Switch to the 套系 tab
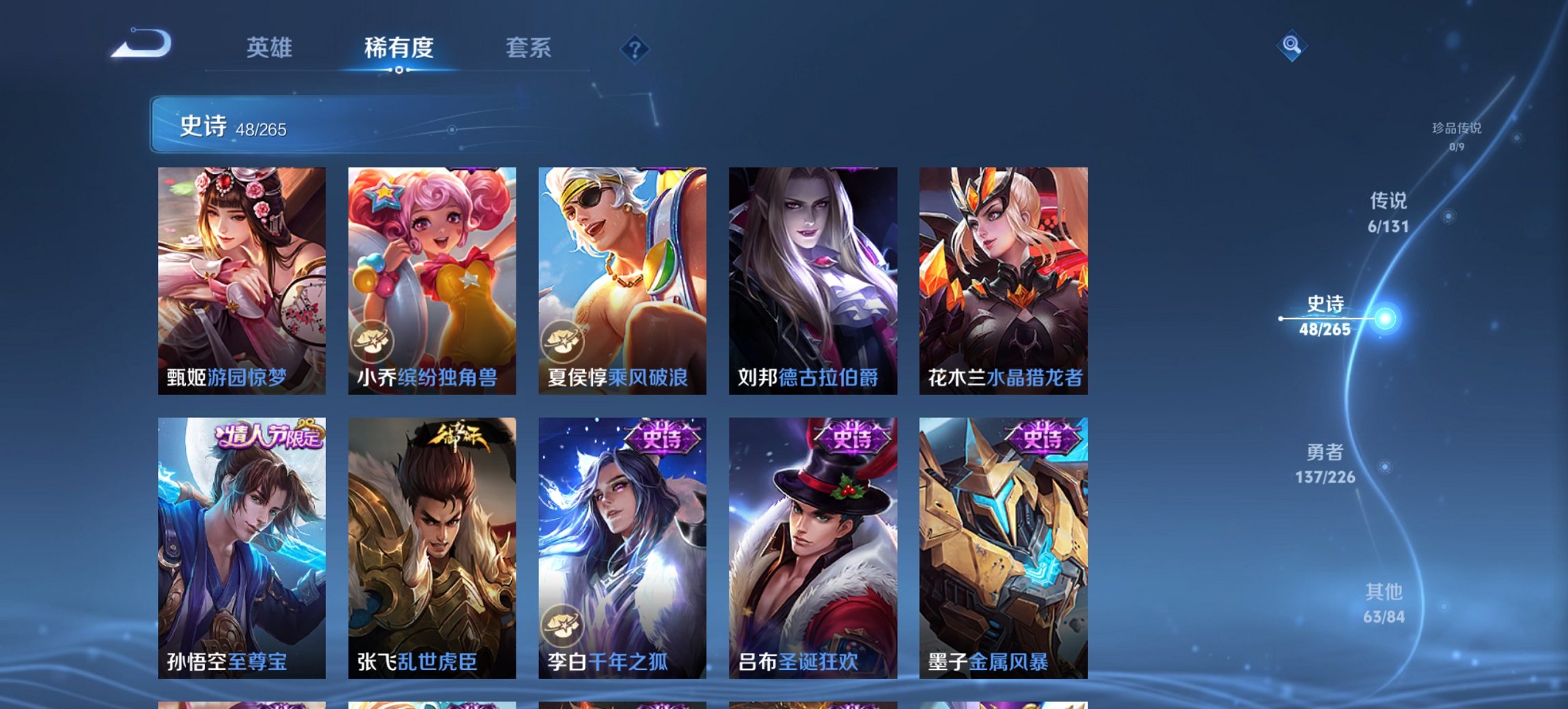Viewport: 1568px width, 709px height. [x=528, y=48]
